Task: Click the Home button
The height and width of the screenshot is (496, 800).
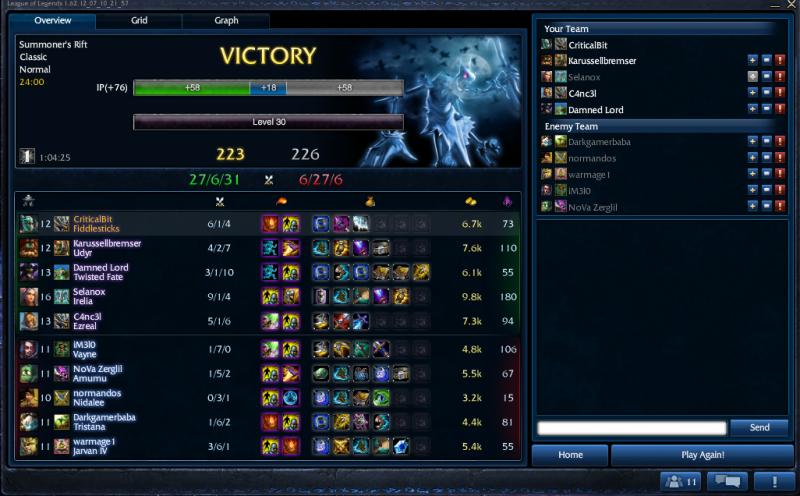Action: [x=570, y=455]
